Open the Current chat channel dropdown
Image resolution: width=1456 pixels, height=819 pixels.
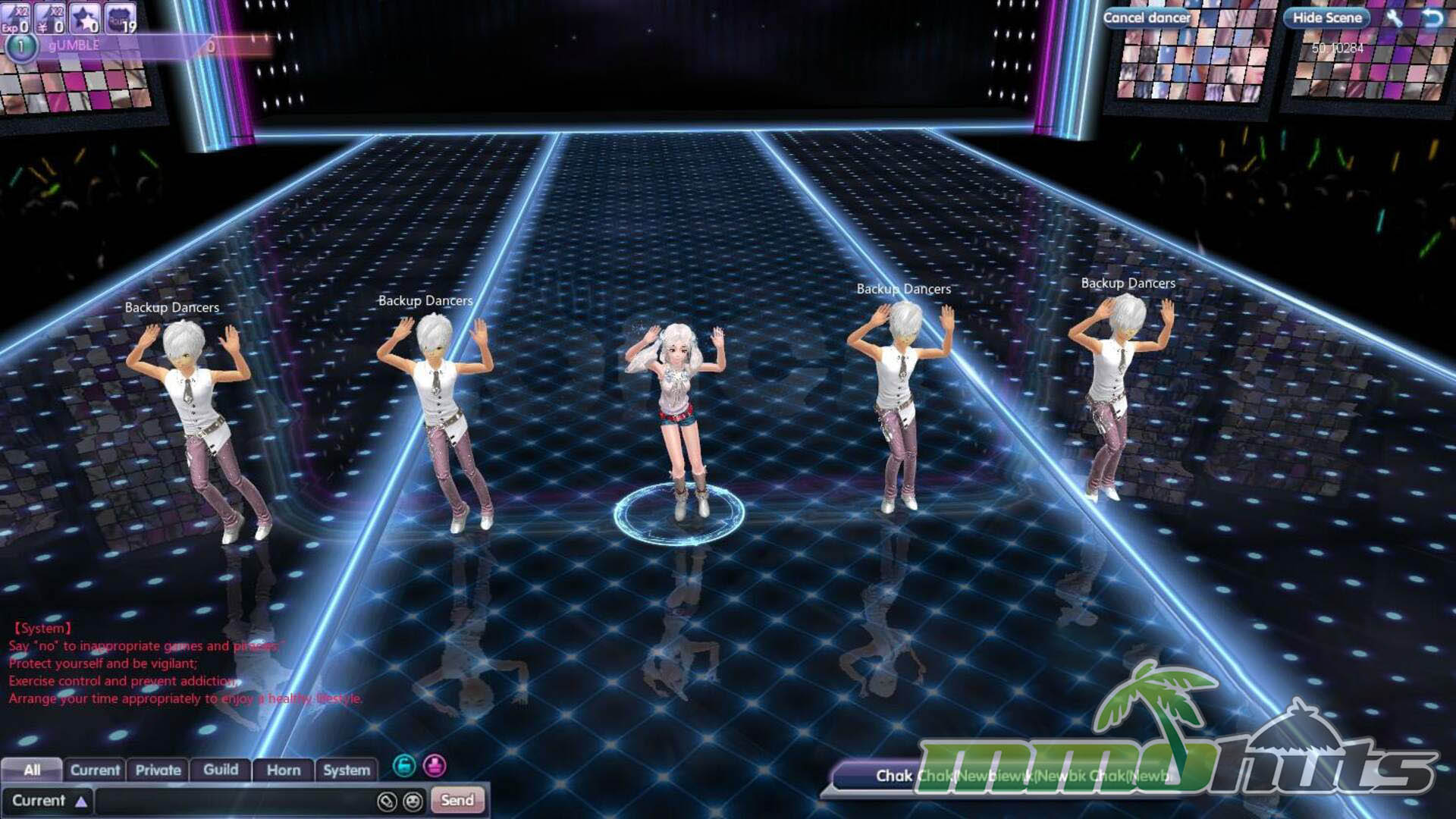tap(48, 801)
